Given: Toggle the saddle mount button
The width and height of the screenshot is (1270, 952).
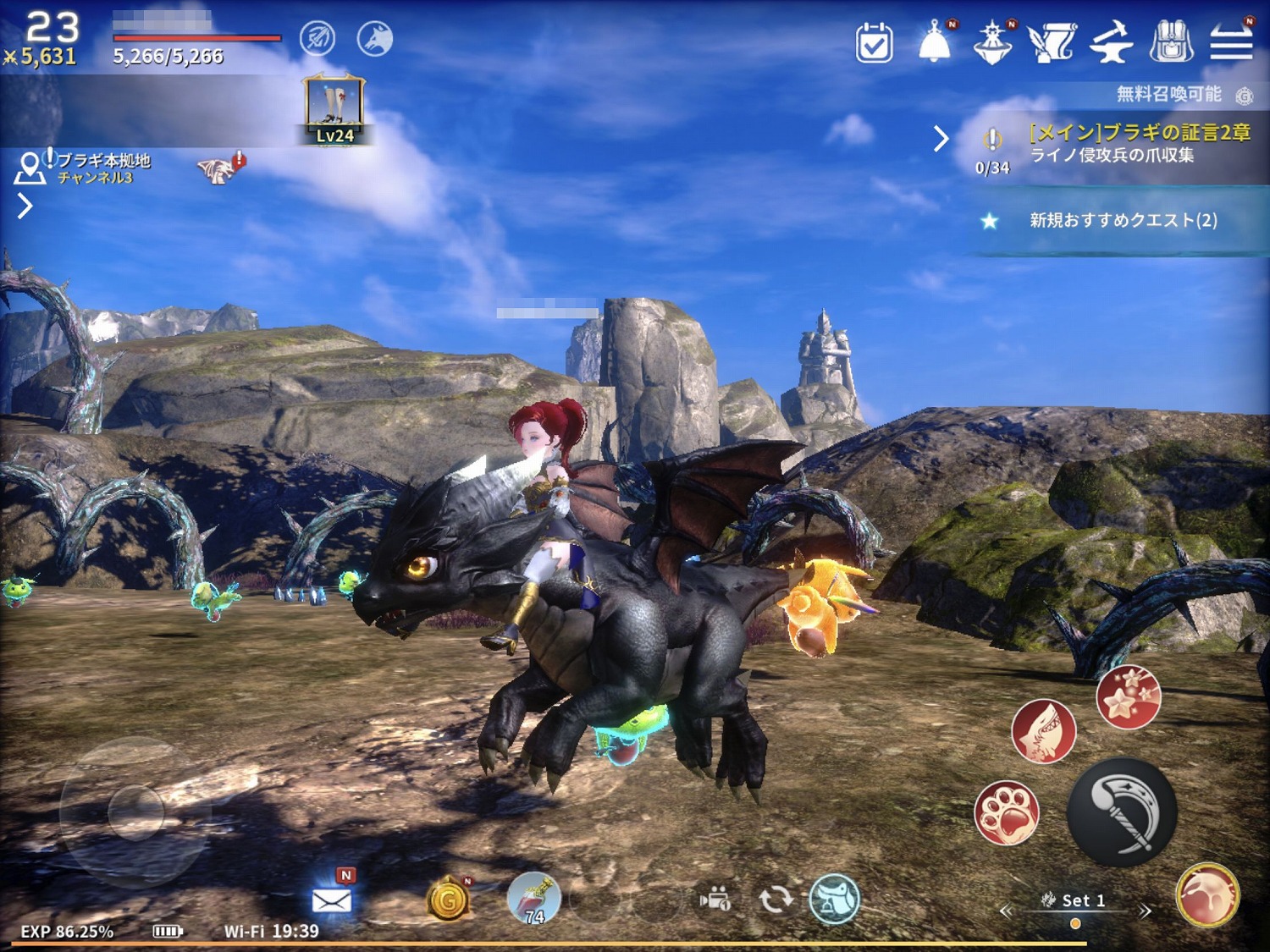Looking at the screenshot, I should click(x=834, y=899).
